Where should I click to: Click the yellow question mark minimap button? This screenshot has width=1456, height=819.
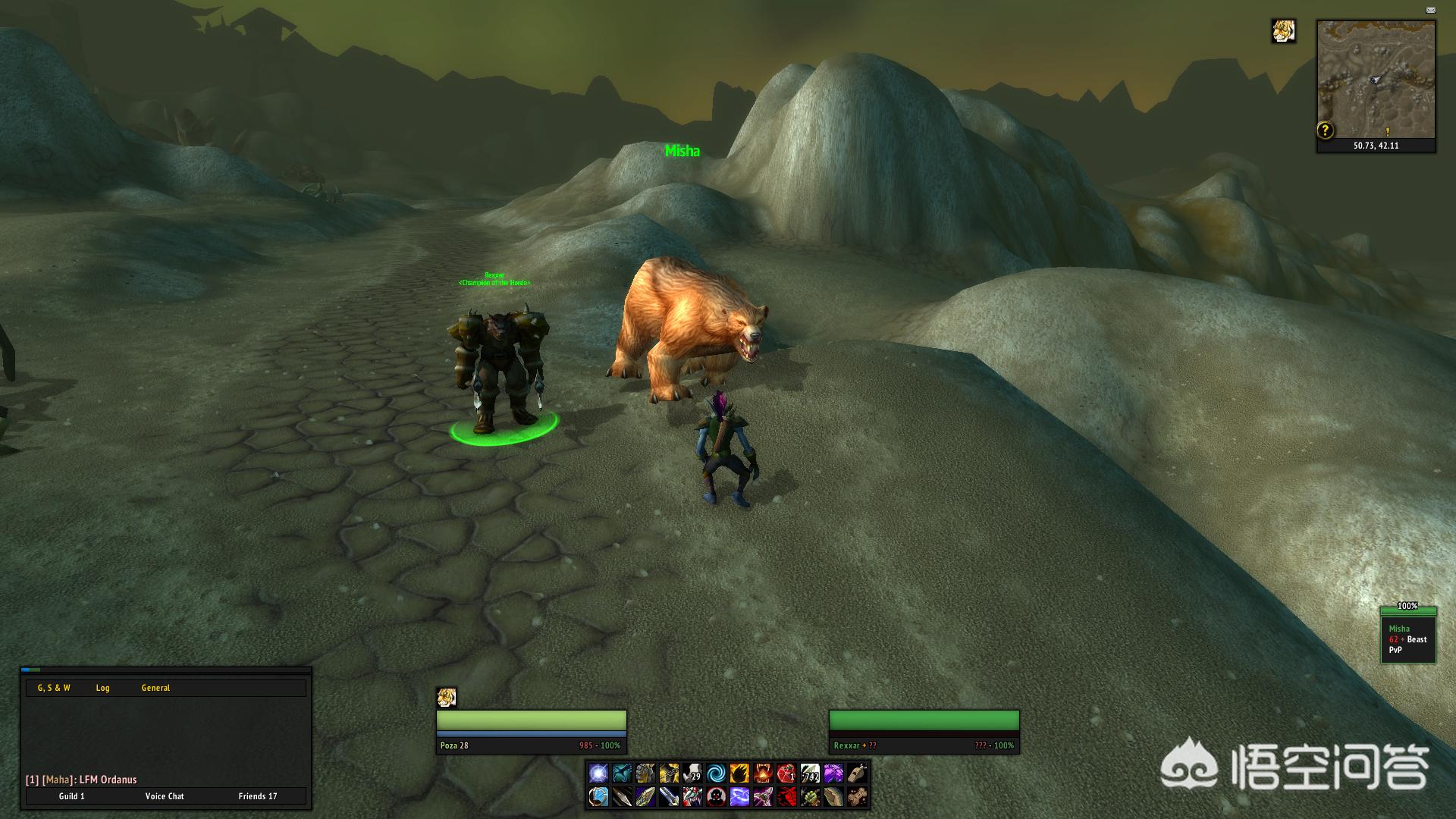1325,130
